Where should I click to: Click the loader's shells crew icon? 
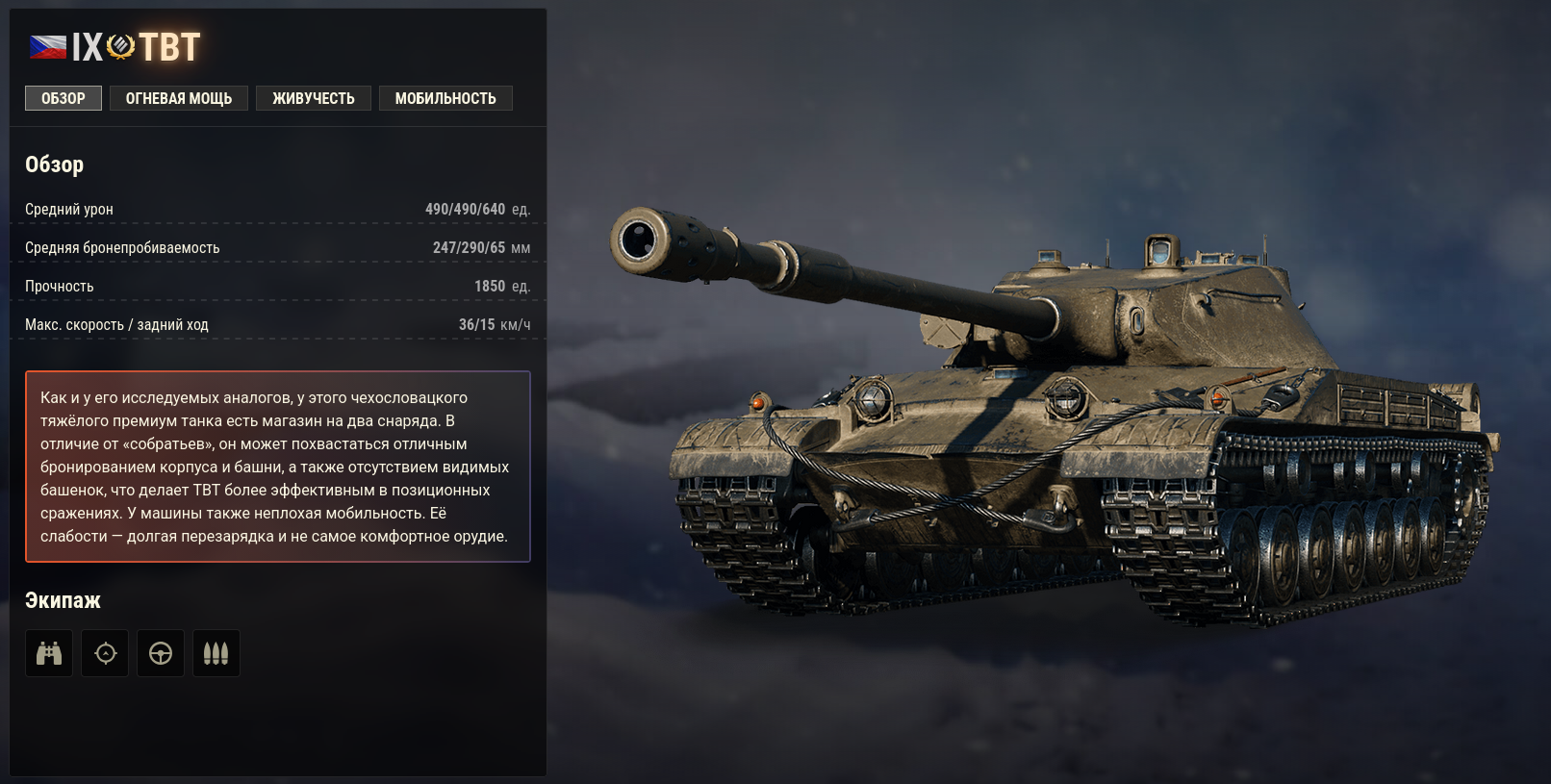click(216, 652)
